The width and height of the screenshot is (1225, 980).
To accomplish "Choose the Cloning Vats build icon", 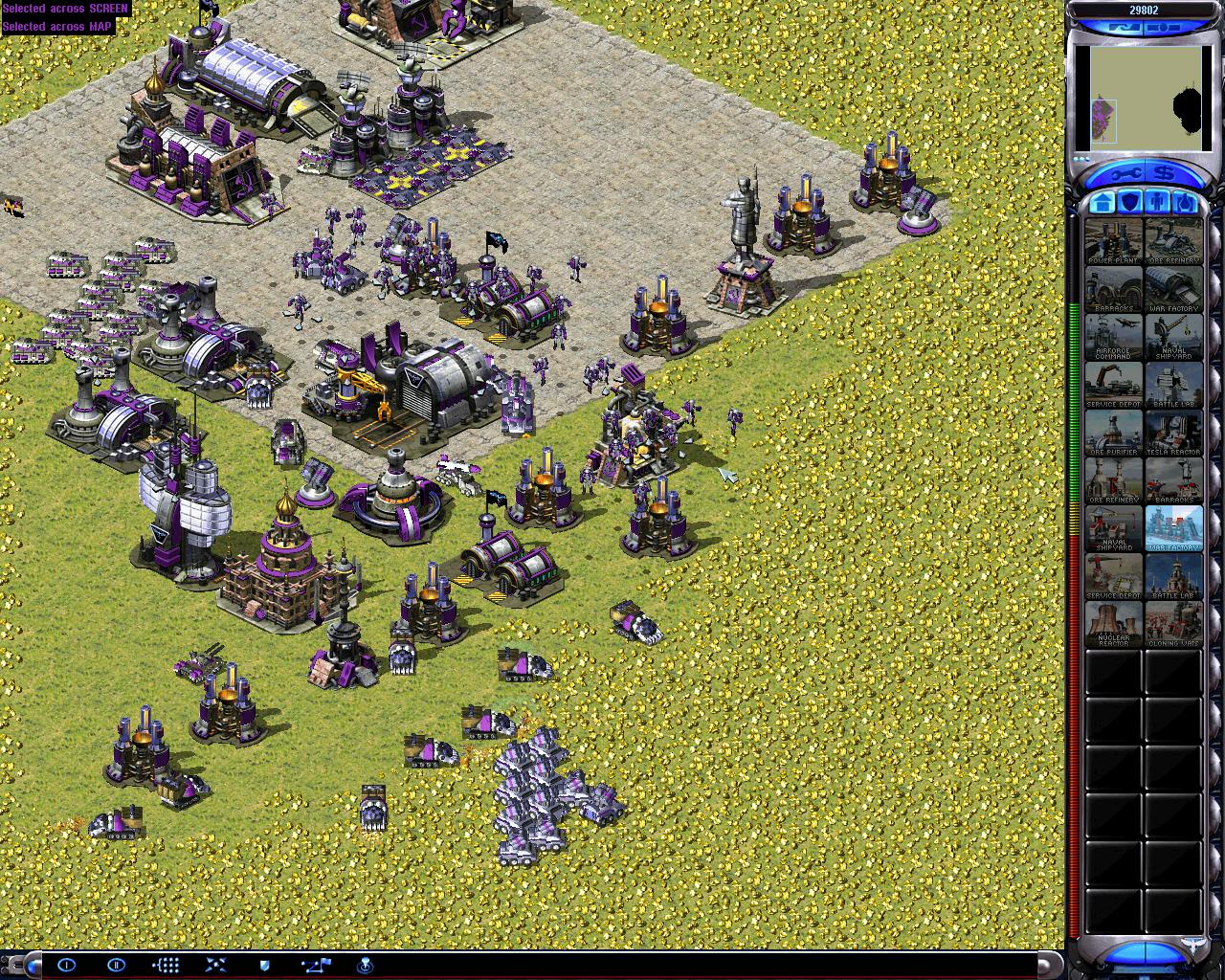I will click(1173, 625).
